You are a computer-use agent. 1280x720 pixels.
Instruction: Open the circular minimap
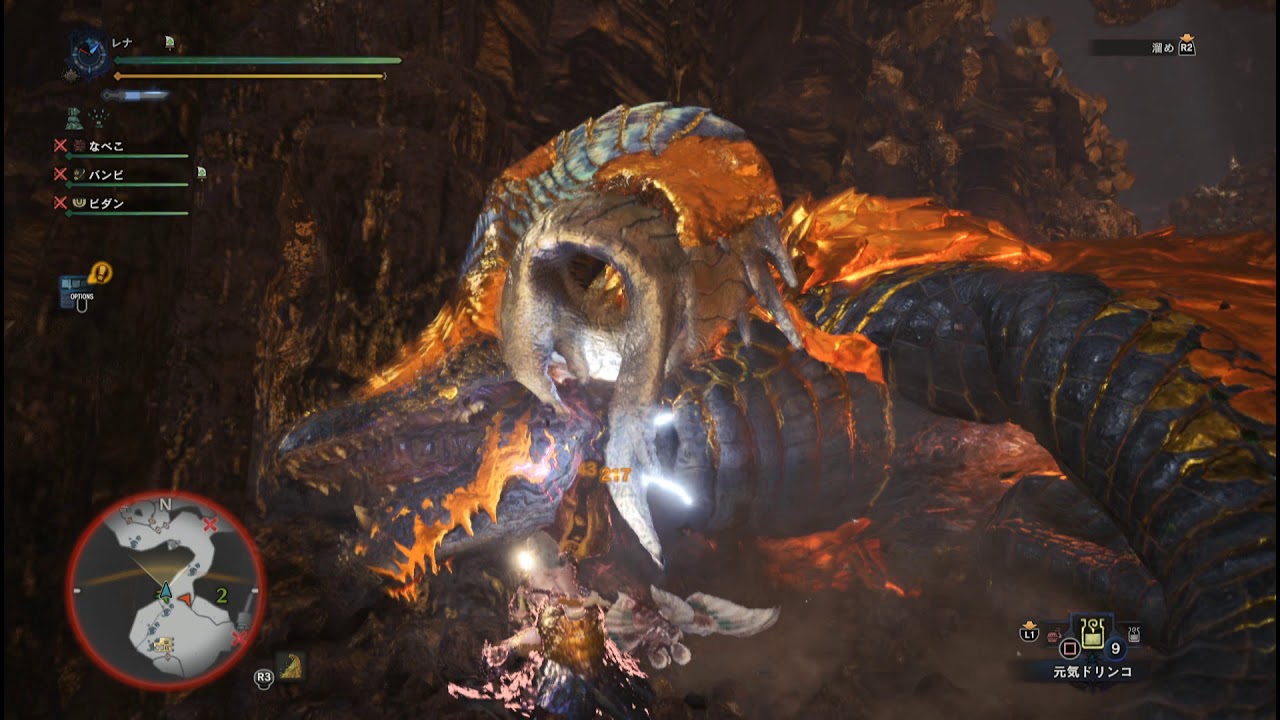[166, 590]
